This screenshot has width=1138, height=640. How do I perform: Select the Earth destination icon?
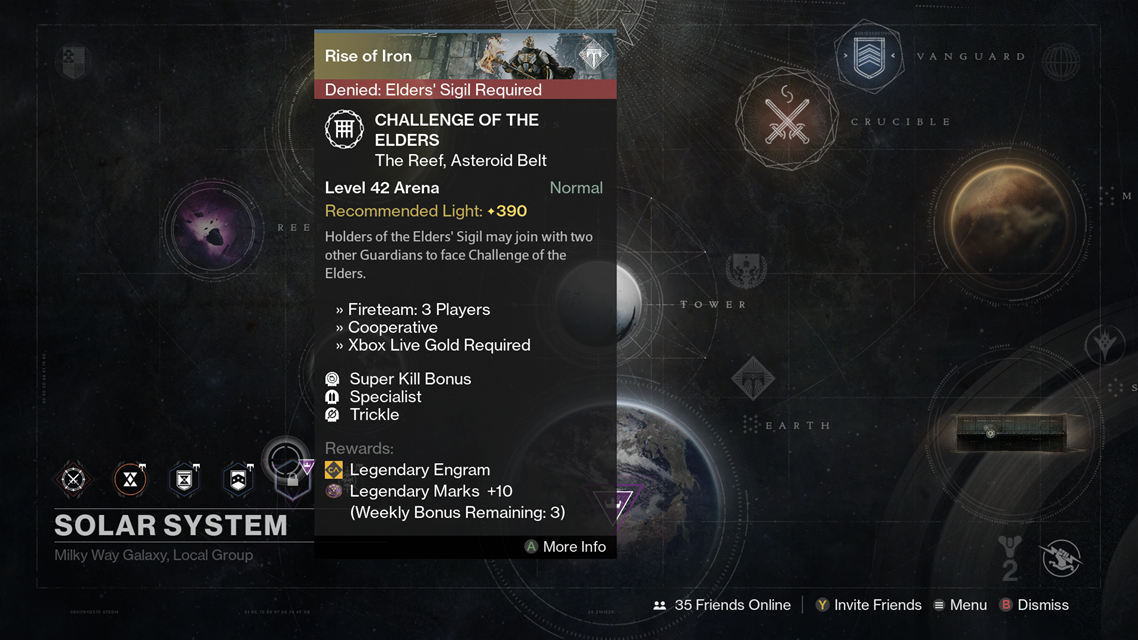[x=753, y=380]
